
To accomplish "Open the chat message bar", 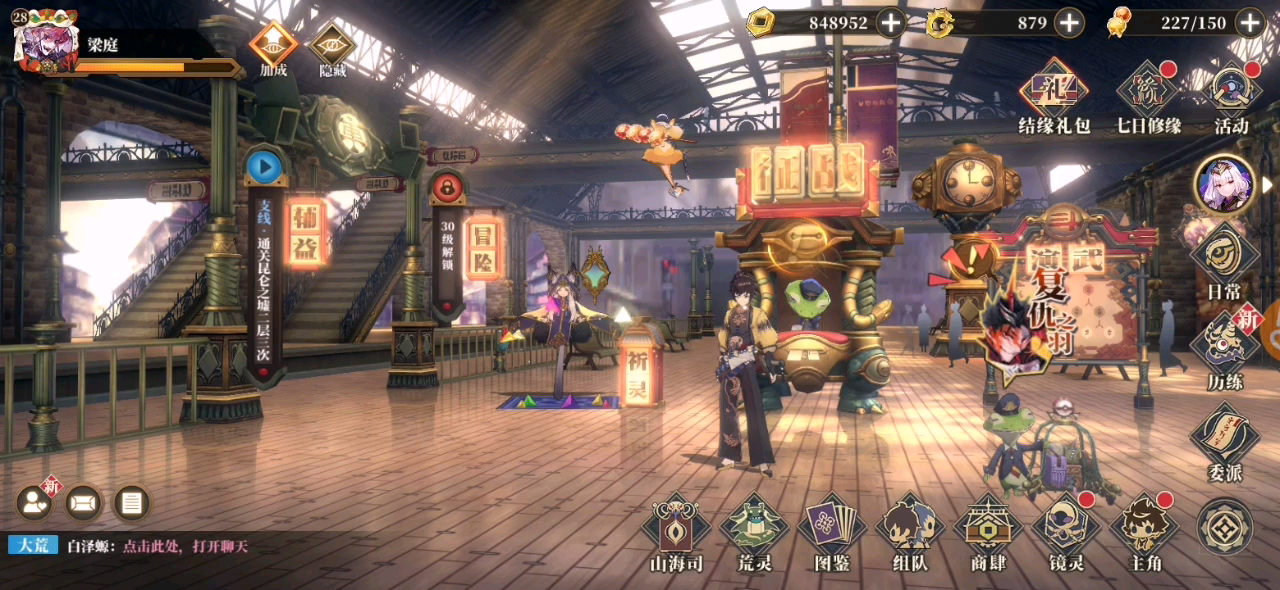I will pos(160,546).
